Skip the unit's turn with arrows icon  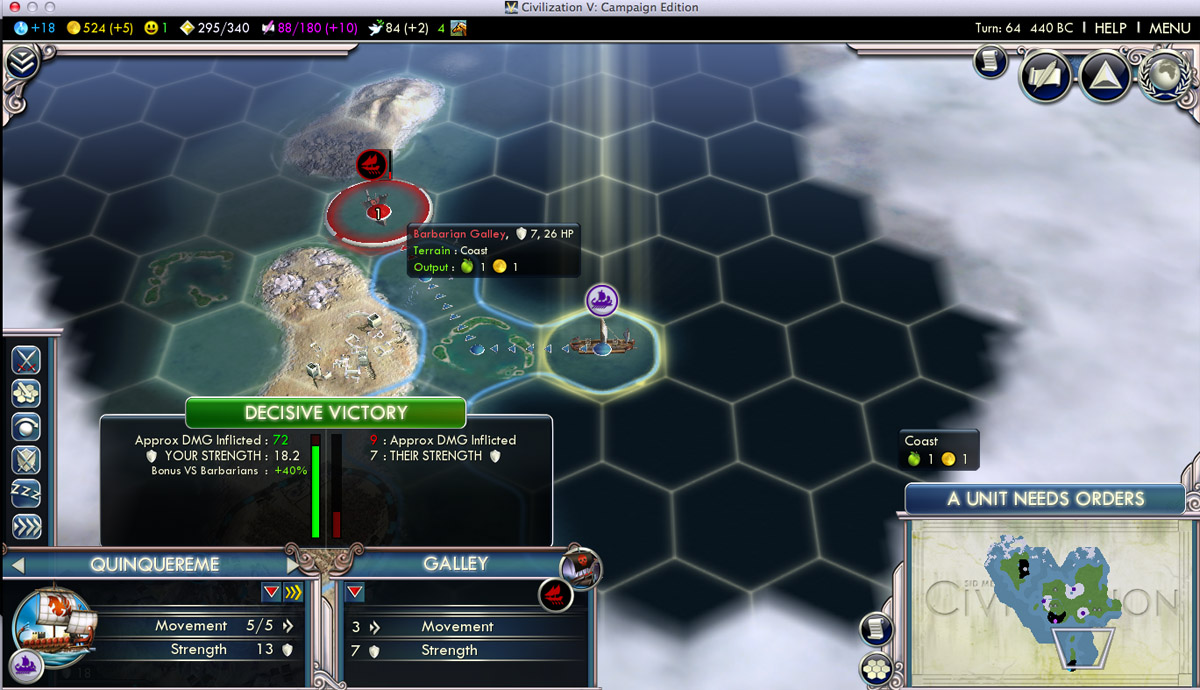pos(26,526)
